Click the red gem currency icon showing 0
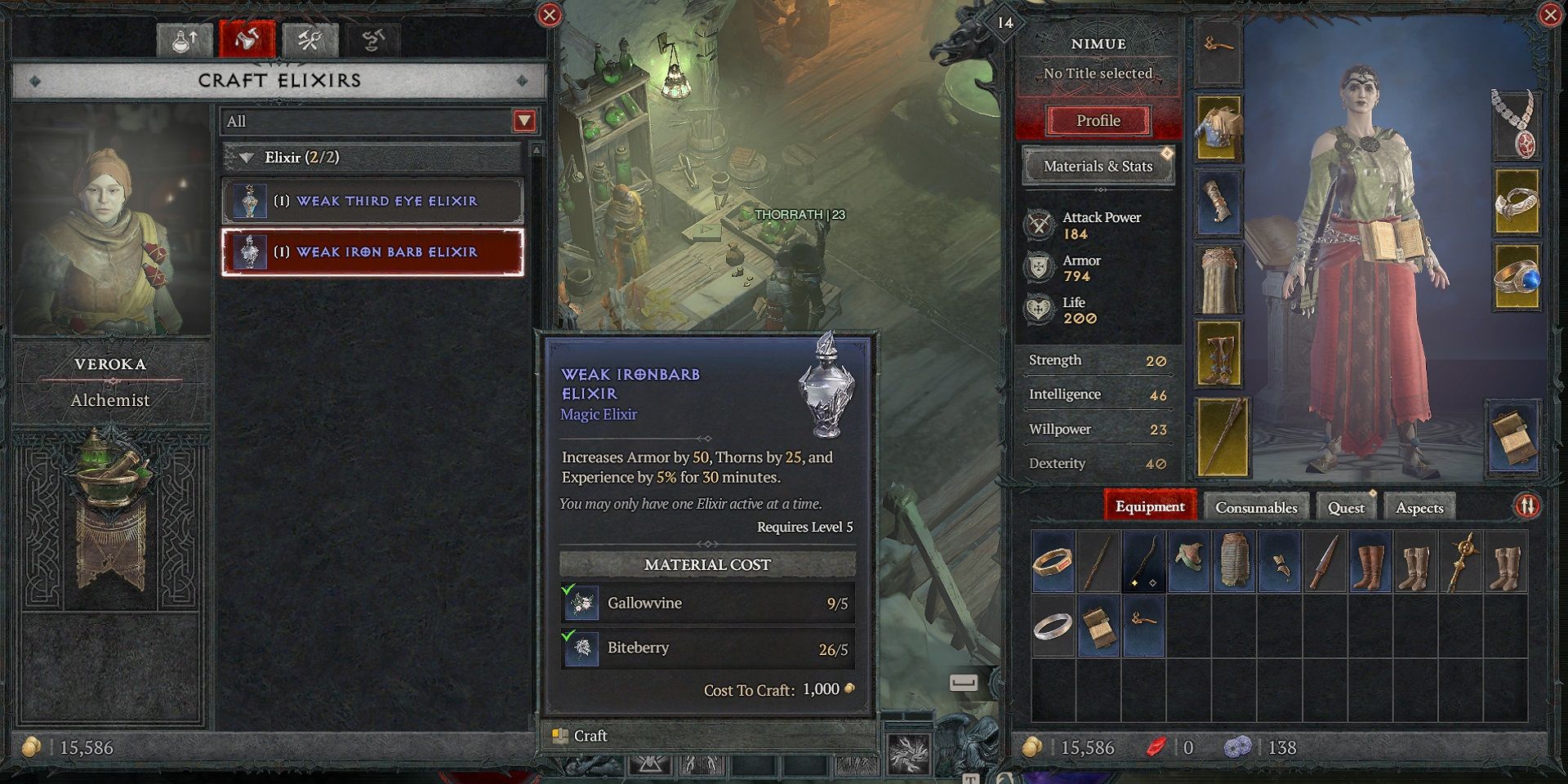The height and width of the screenshot is (784, 1568). tap(1156, 746)
